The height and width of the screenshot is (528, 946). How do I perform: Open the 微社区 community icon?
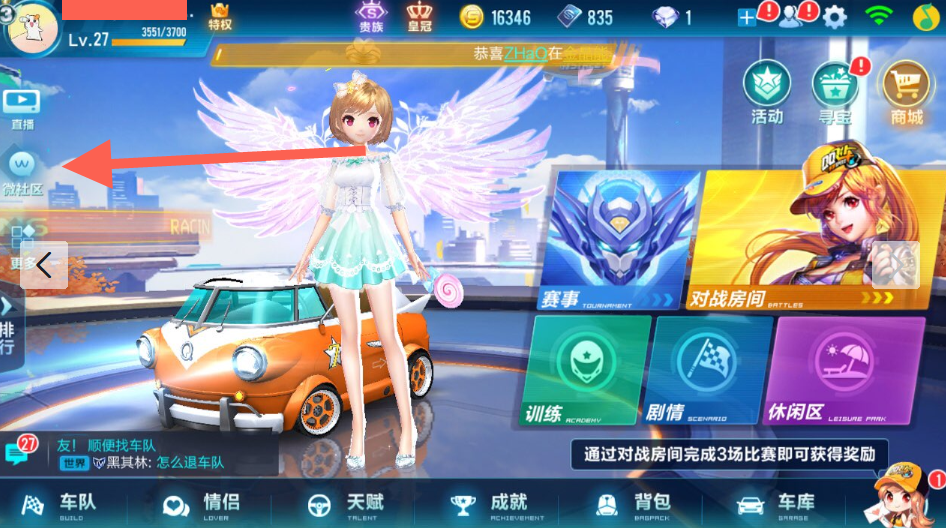point(22,170)
